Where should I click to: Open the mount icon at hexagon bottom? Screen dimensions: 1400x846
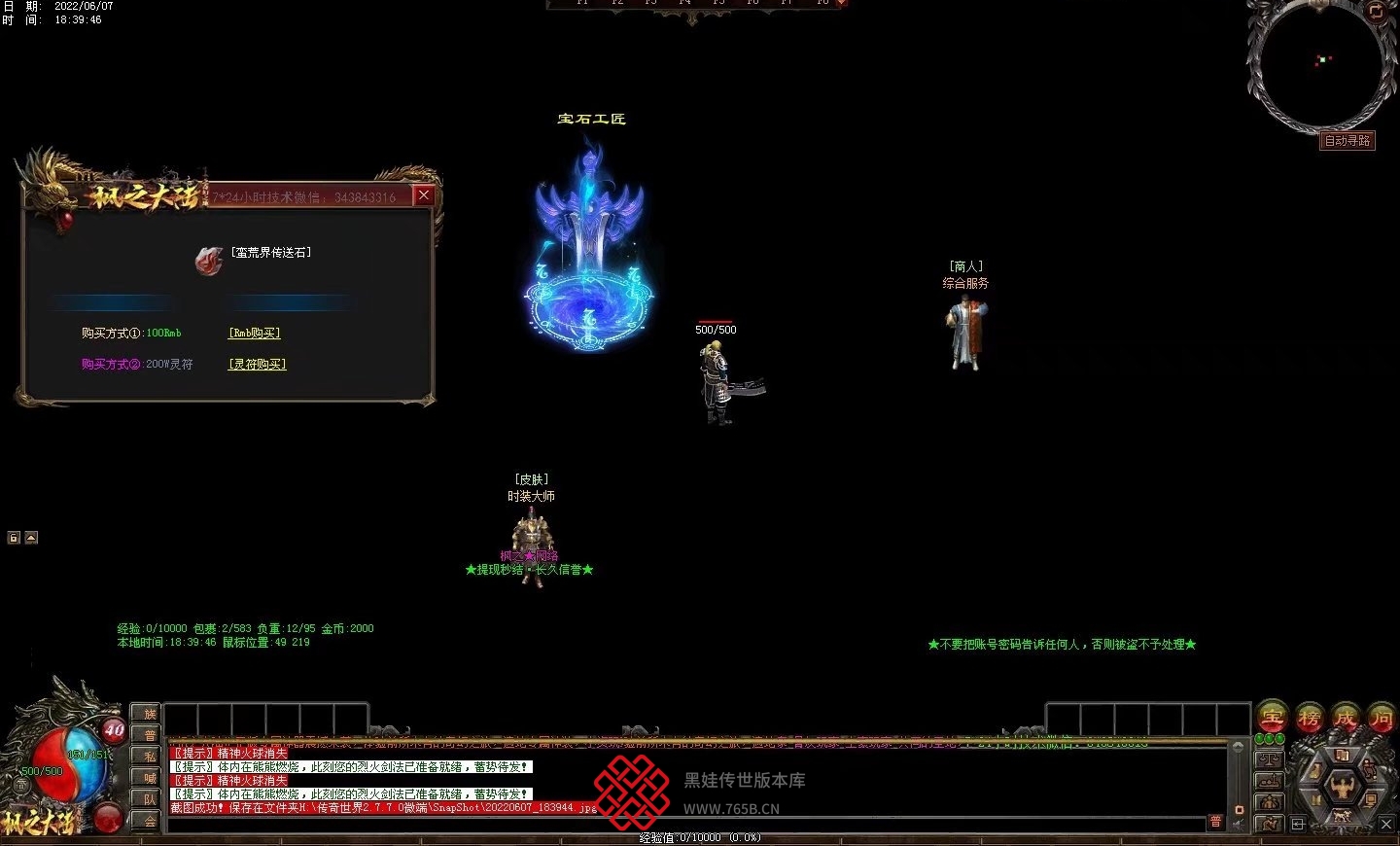click(1342, 815)
